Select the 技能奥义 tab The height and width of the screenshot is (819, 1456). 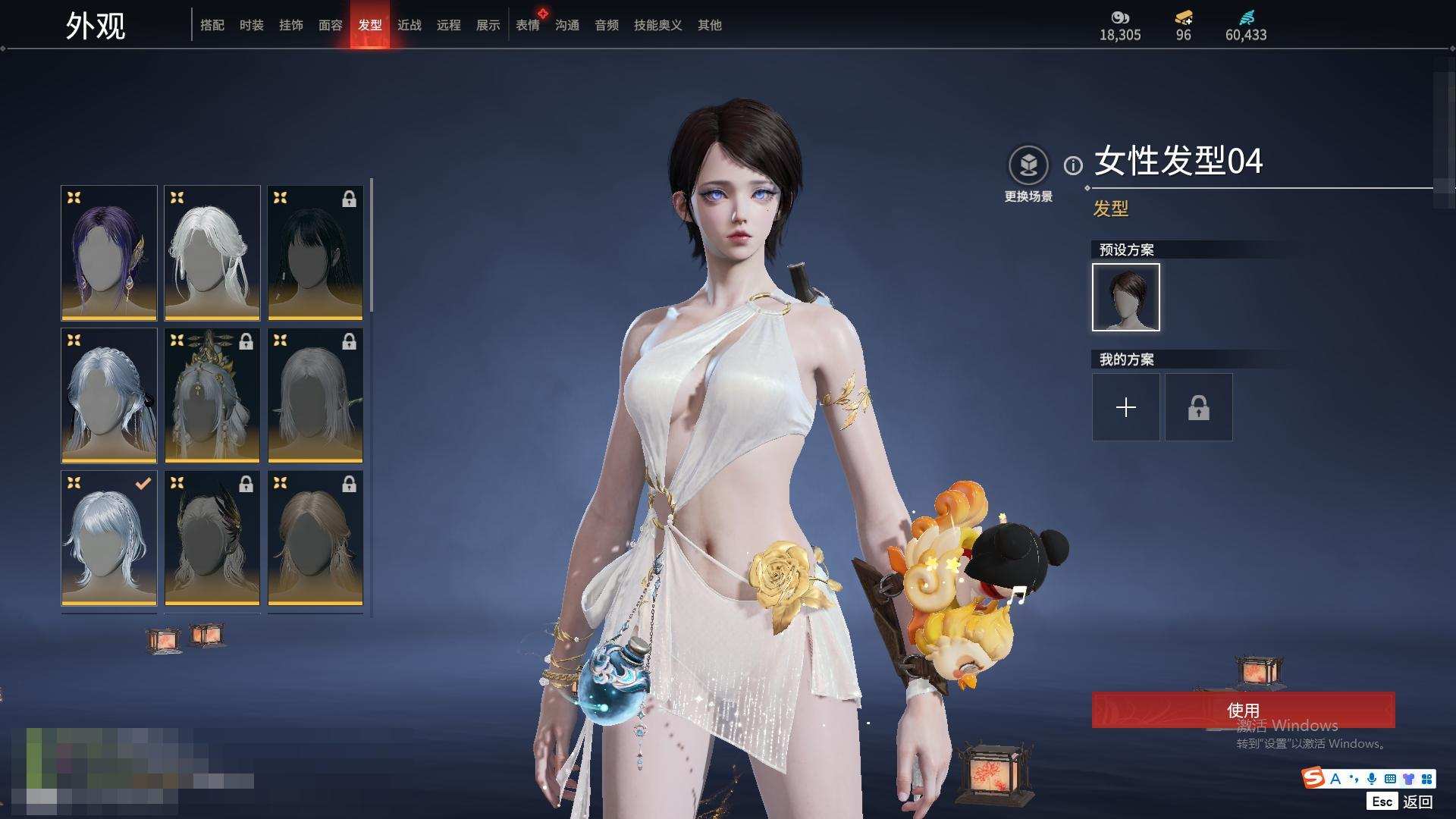658,26
